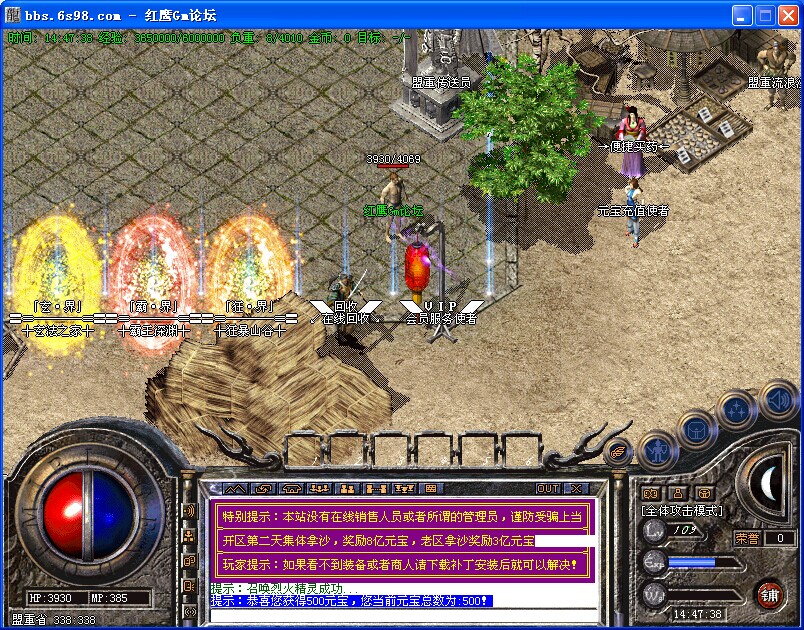Click the telephone icon in chat toolbar
The width and height of the screenshot is (804, 630).
pyautogui.click(x=291, y=488)
